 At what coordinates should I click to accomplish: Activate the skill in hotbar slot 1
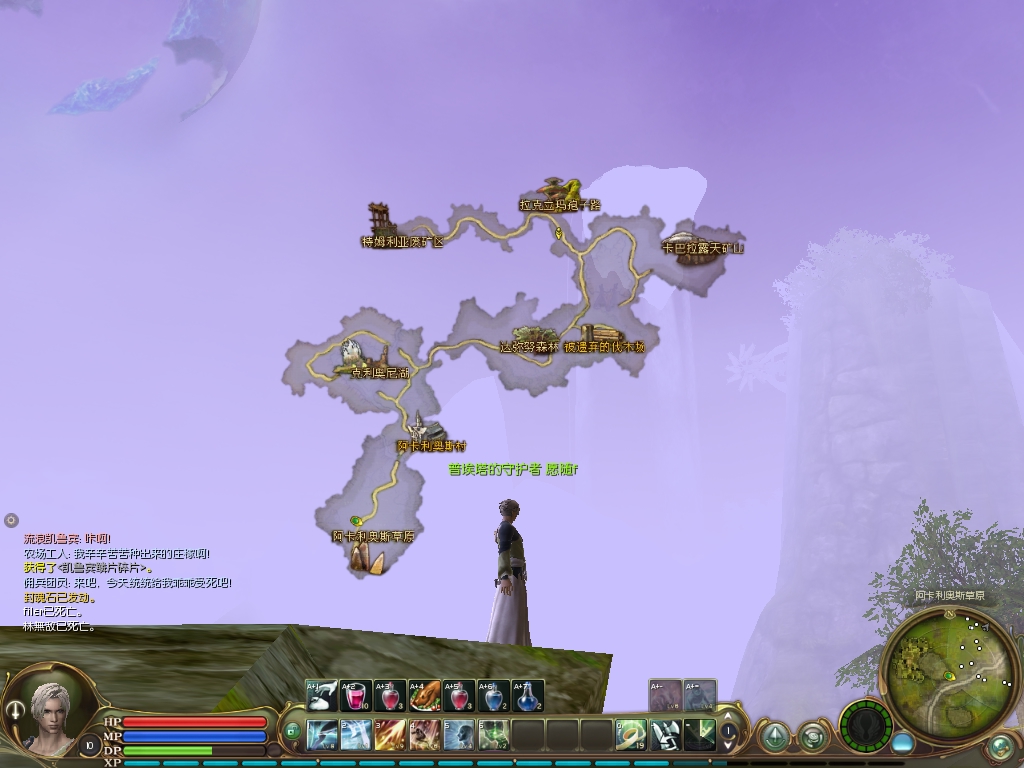322,735
